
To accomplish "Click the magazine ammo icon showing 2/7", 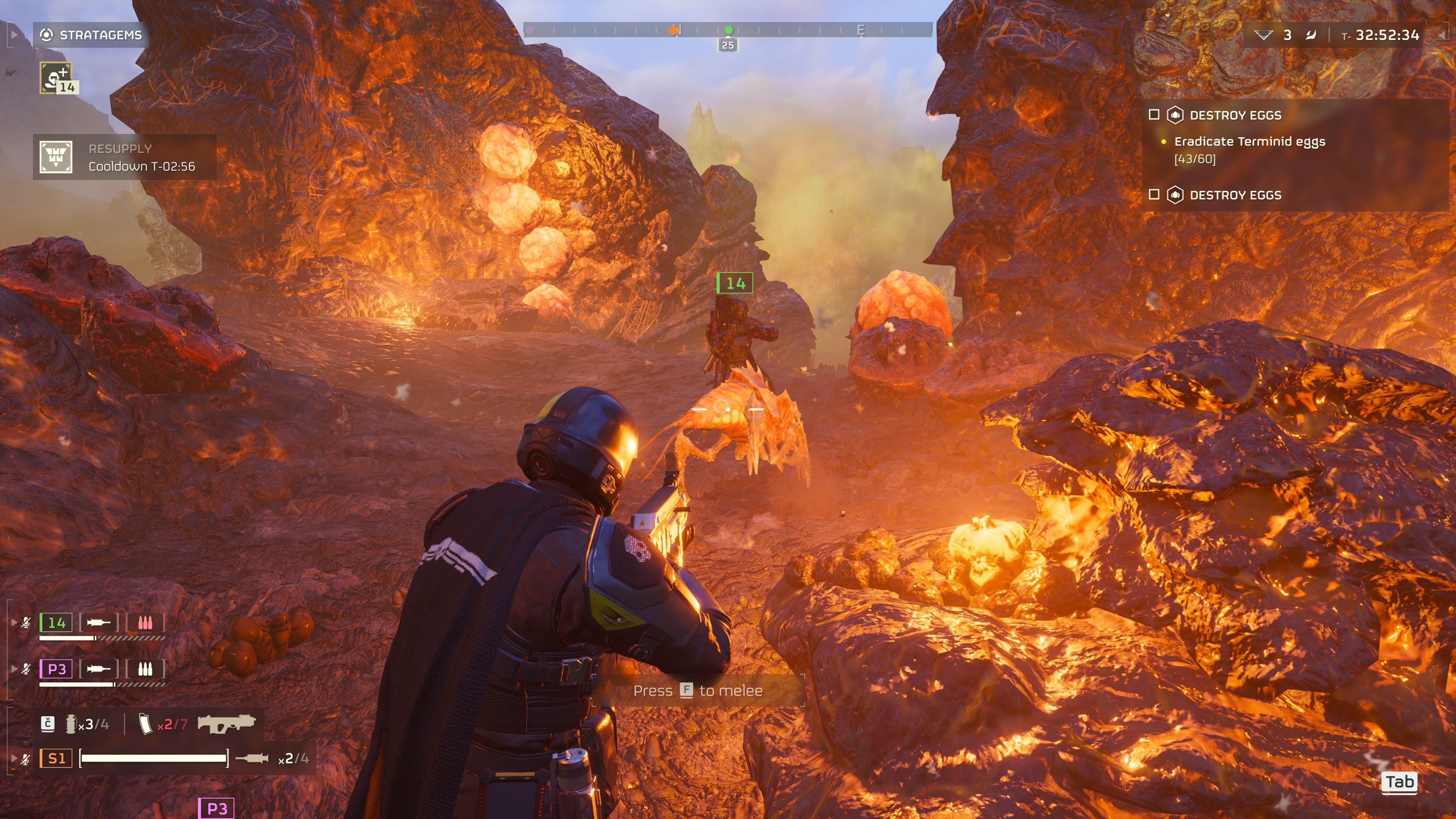I will point(146,725).
